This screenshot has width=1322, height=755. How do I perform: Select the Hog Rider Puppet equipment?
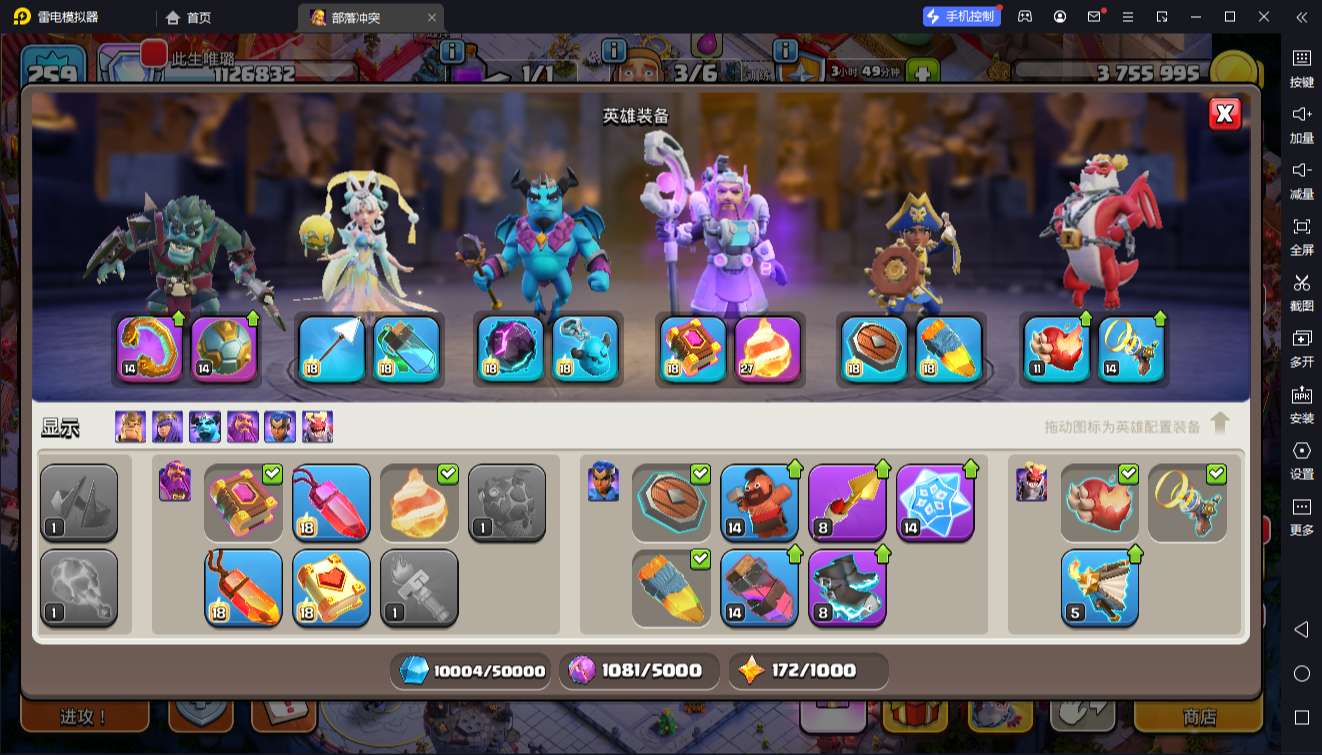pyautogui.click(x=759, y=502)
